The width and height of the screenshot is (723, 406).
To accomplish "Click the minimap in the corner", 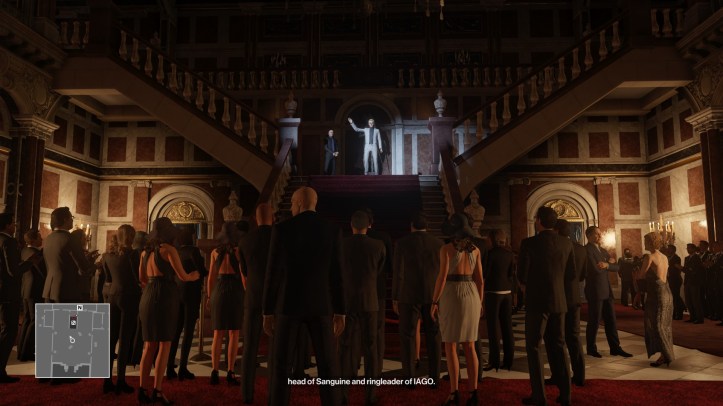I will click(x=73, y=340).
